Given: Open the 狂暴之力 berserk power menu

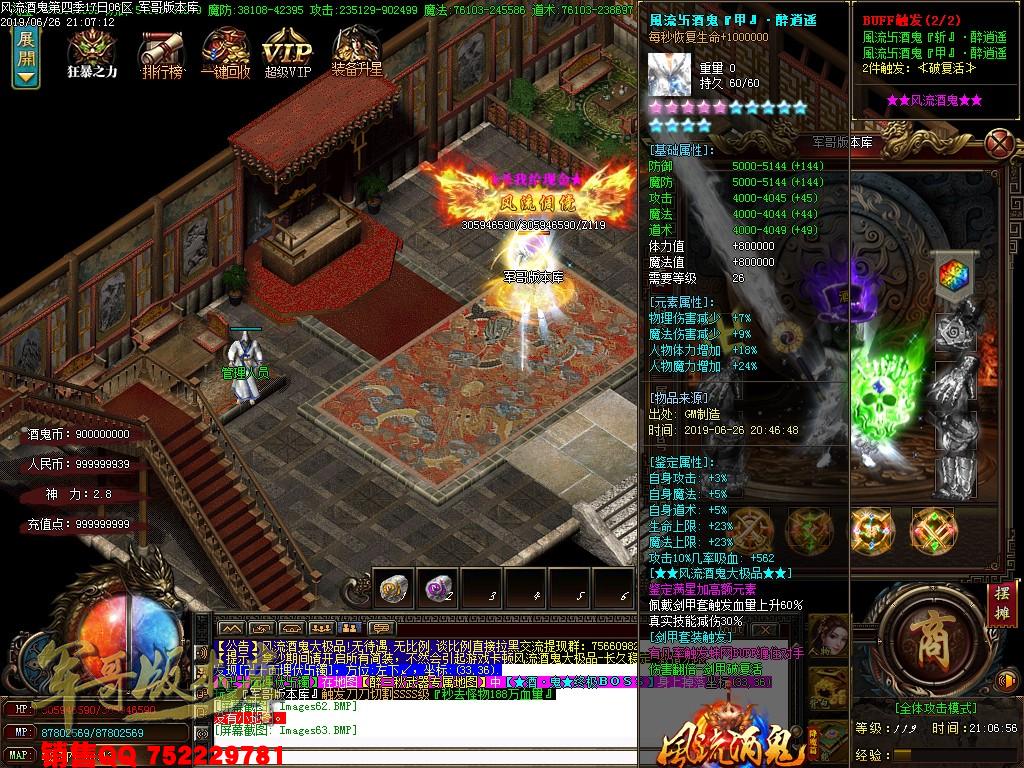Looking at the screenshot, I should (x=91, y=50).
